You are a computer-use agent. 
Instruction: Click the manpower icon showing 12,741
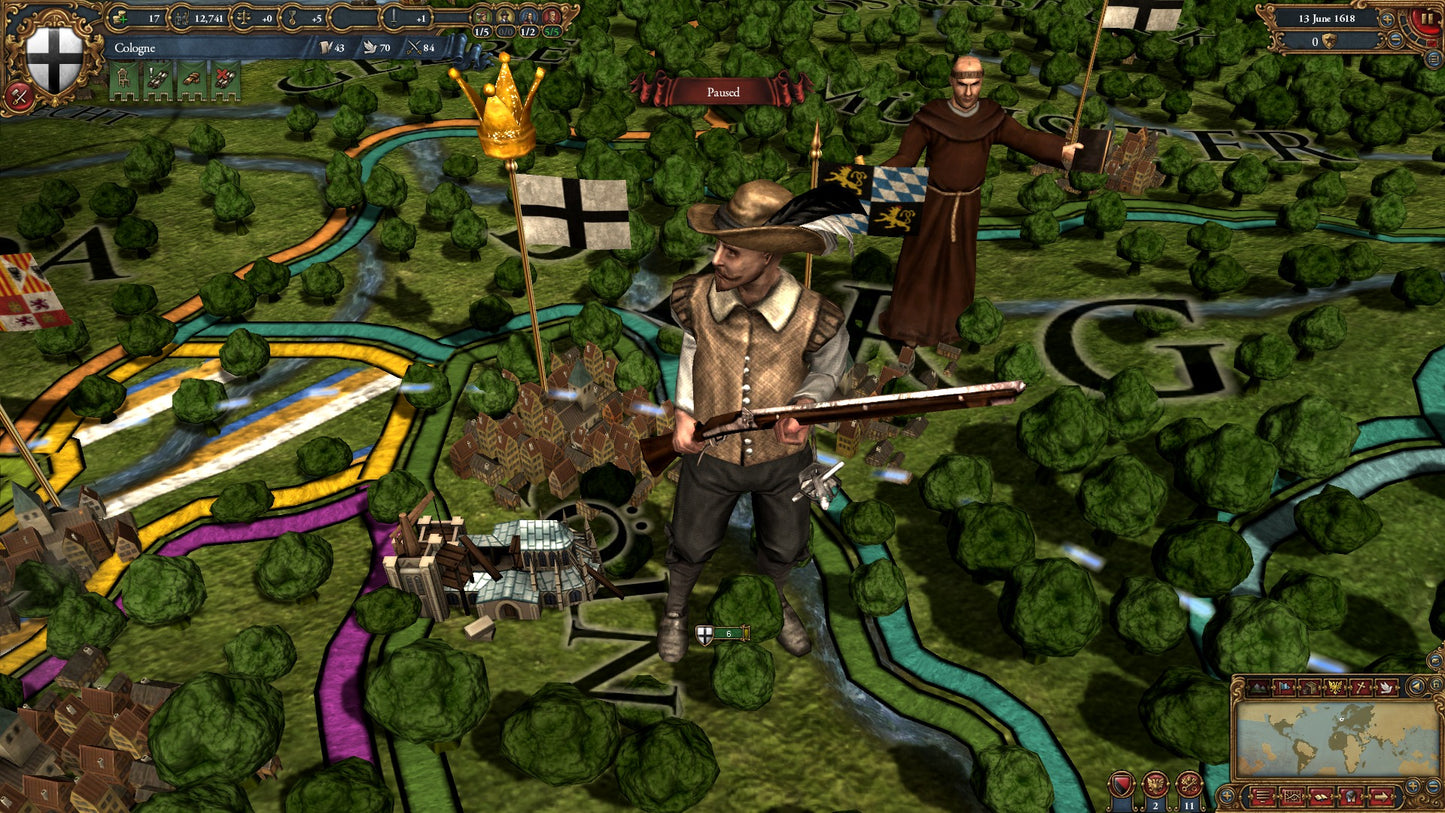coord(180,17)
